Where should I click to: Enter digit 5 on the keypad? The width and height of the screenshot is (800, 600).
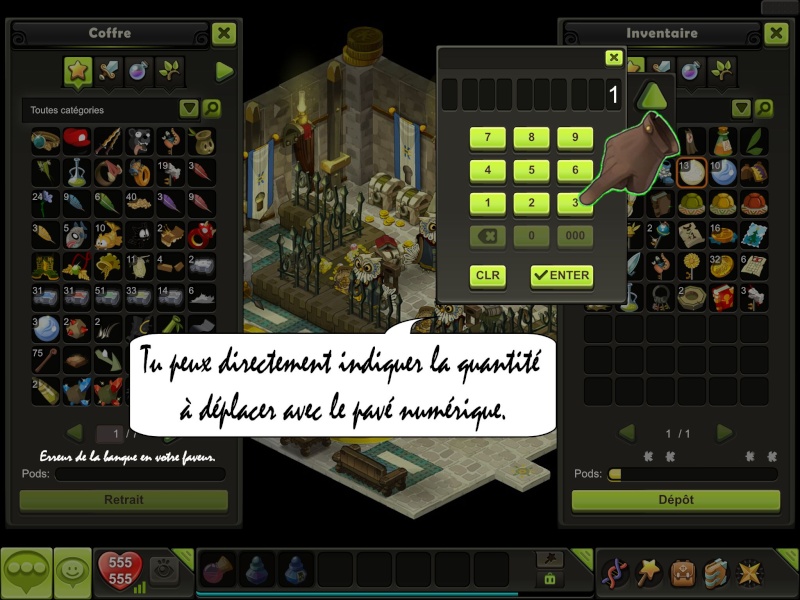tap(531, 170)
